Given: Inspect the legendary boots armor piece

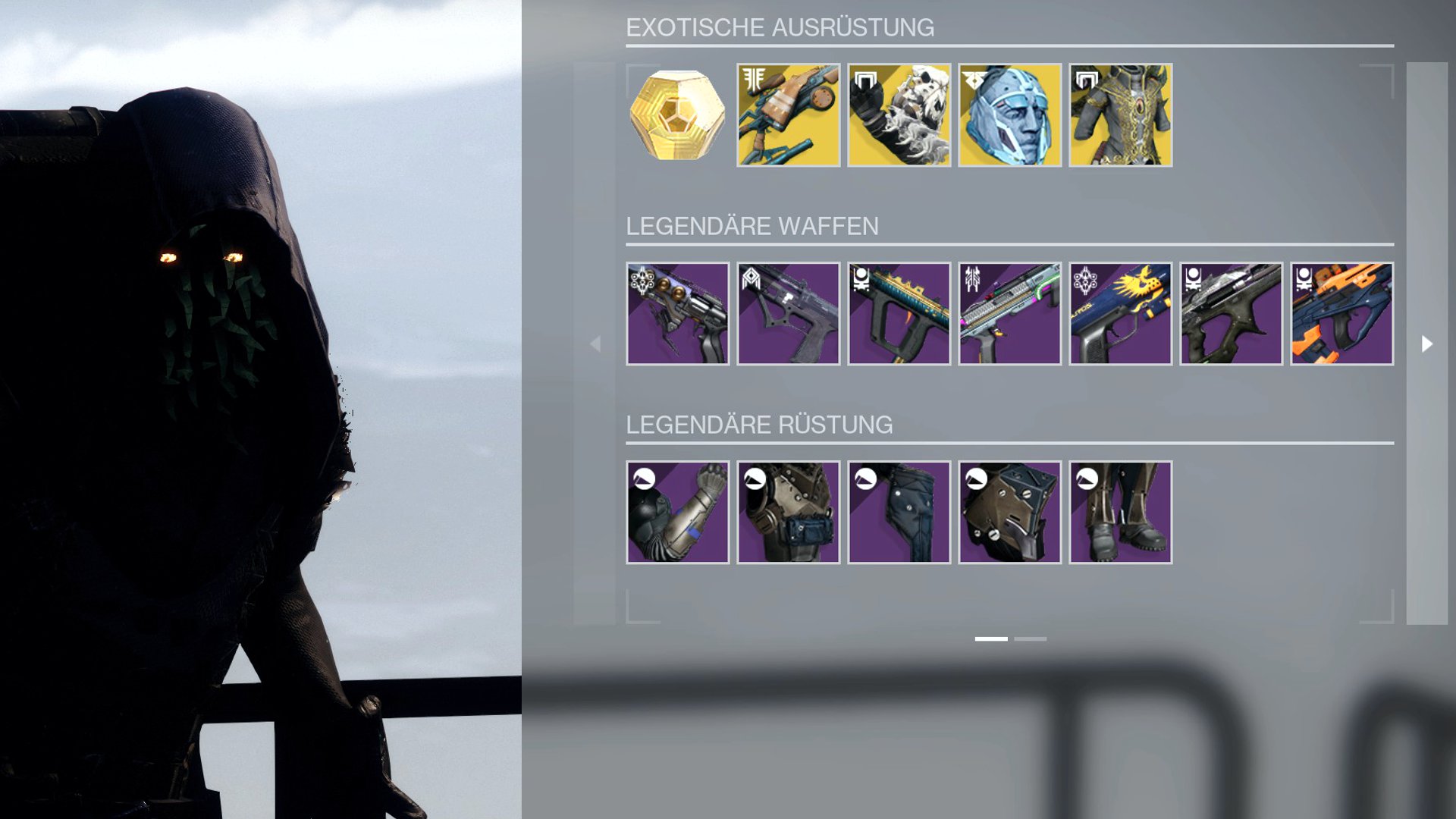Looking at the screenshot, I should click(x=1120, y=513).
